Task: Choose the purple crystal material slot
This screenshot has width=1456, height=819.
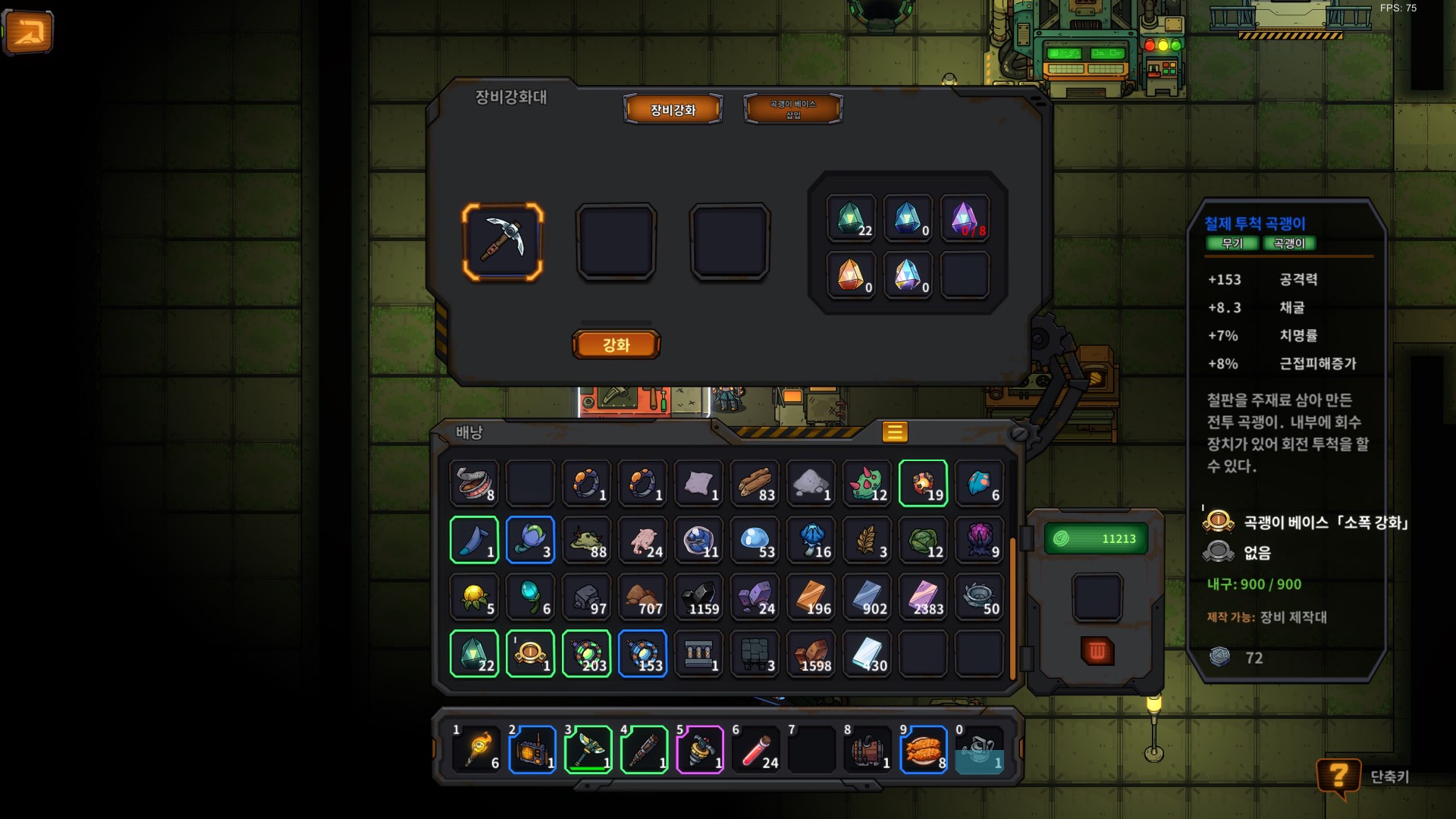Action: pos(964,218)
